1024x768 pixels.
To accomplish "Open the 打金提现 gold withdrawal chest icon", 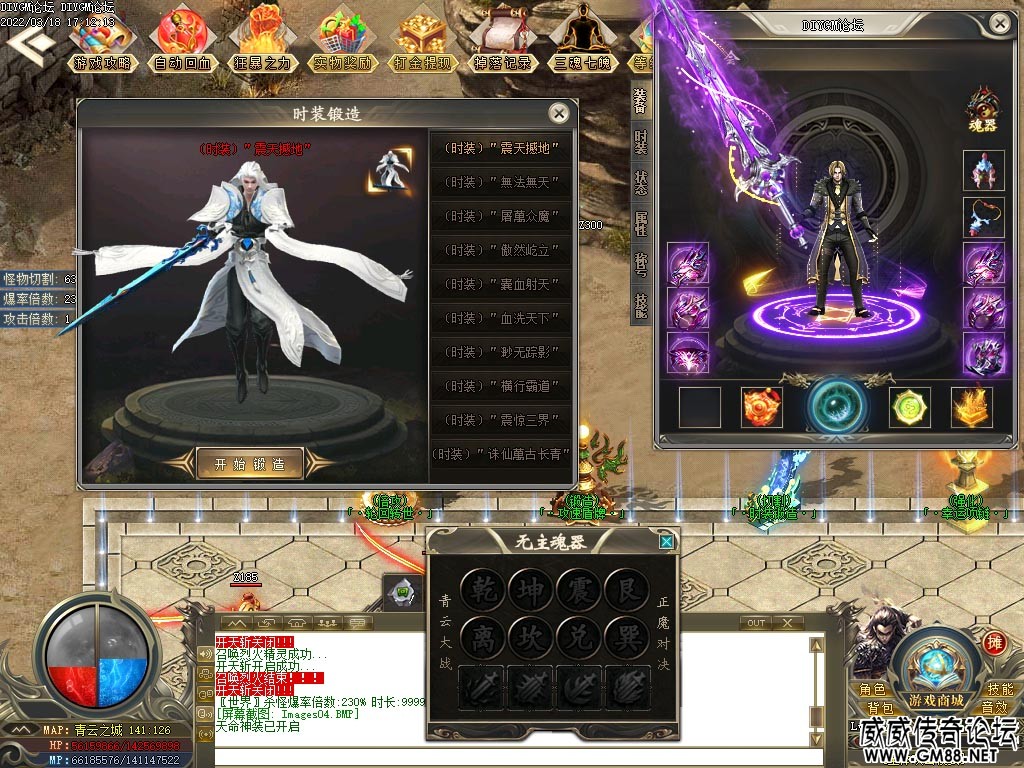I will [x=424, y=41].
